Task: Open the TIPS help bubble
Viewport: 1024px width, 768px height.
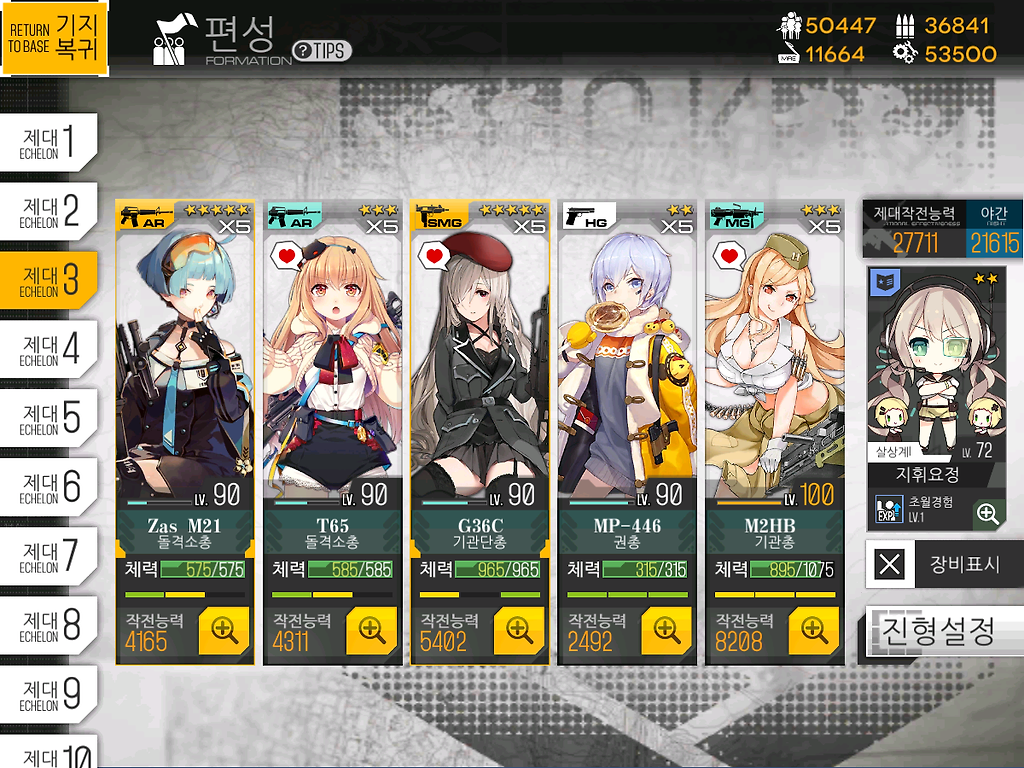Action: (321, 51)
